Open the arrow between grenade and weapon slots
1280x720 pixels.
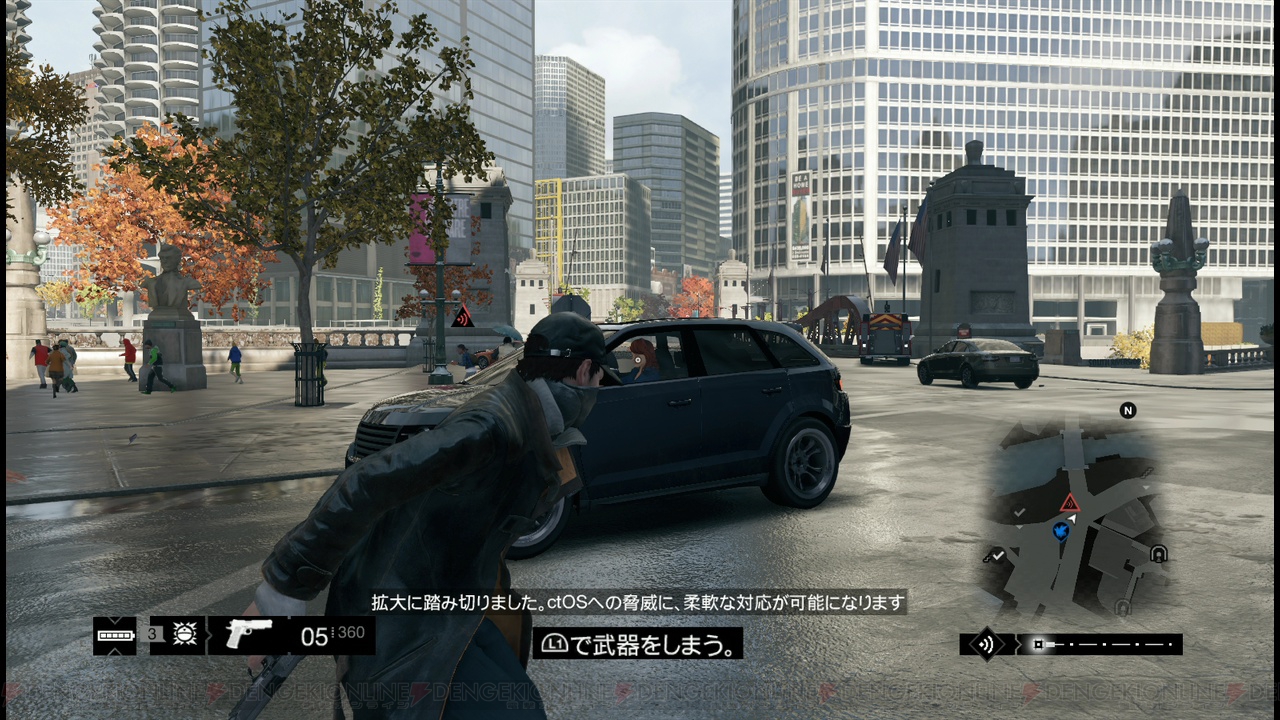(208, 635)
